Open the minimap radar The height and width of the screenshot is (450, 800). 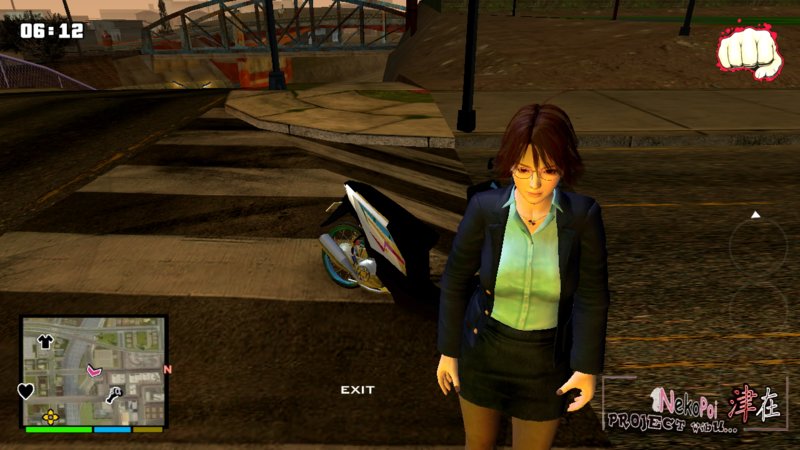(95, 372)
